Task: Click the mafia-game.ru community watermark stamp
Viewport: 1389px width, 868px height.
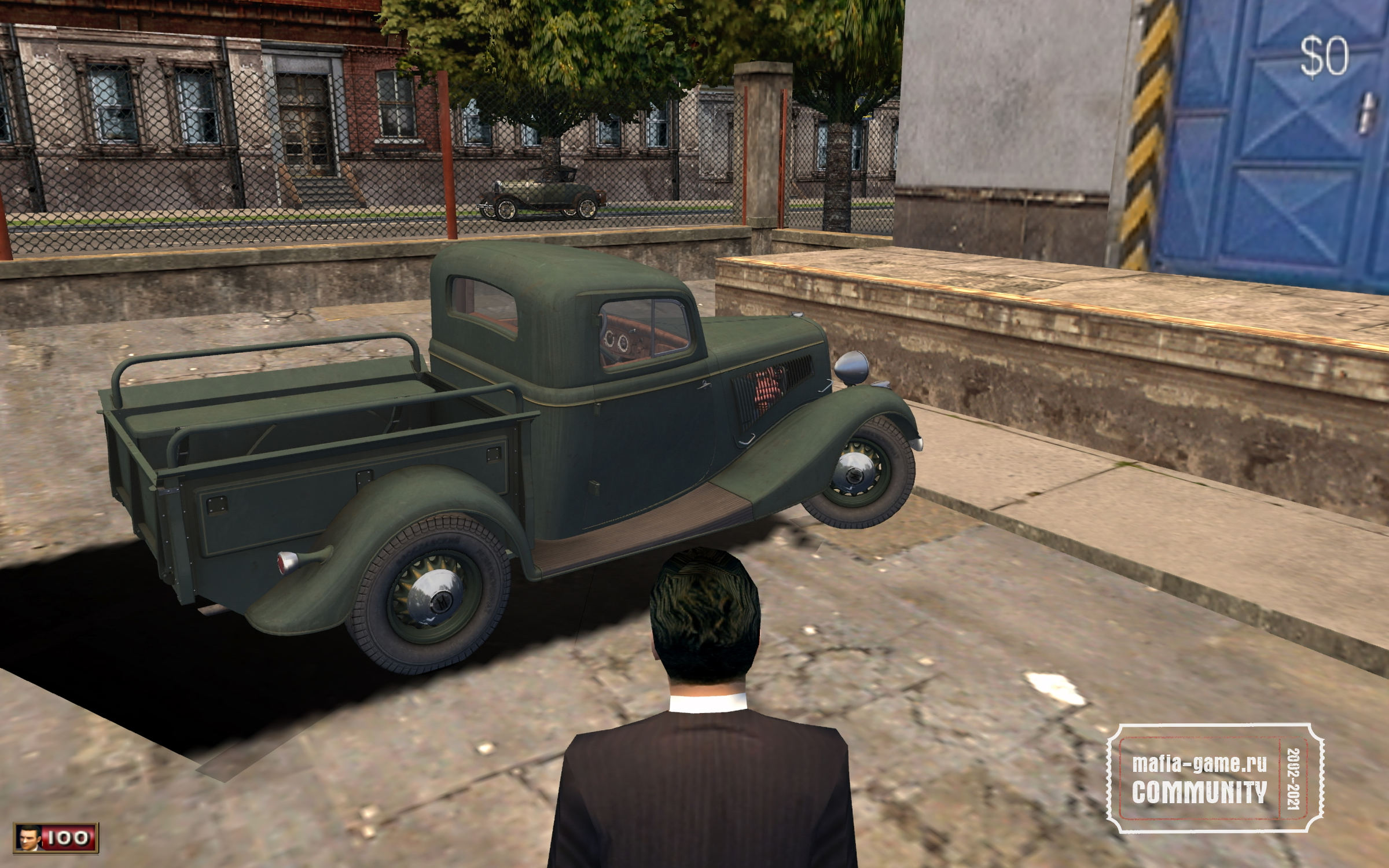Action: [1214, 778]
